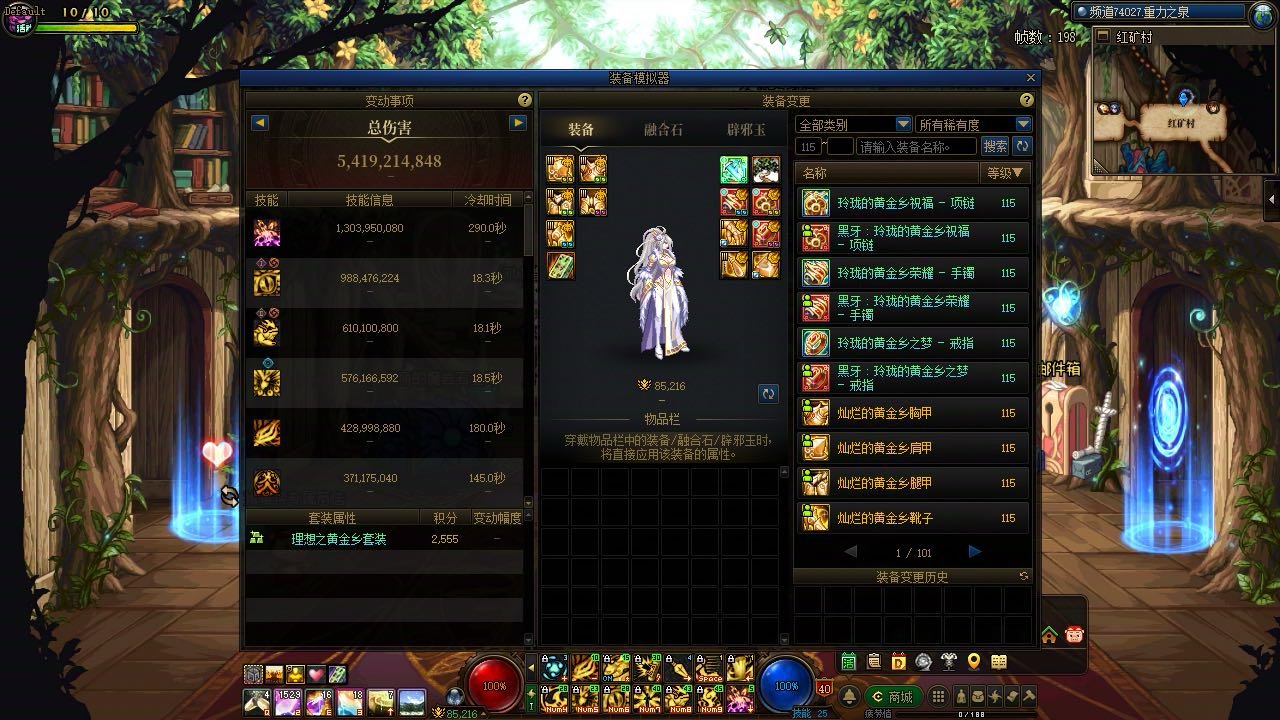Image resolution: width=1280 pixels, height=720 pixels.
Task: Open the 全部类别 category dropdown
Action: [x=850, y=123]
